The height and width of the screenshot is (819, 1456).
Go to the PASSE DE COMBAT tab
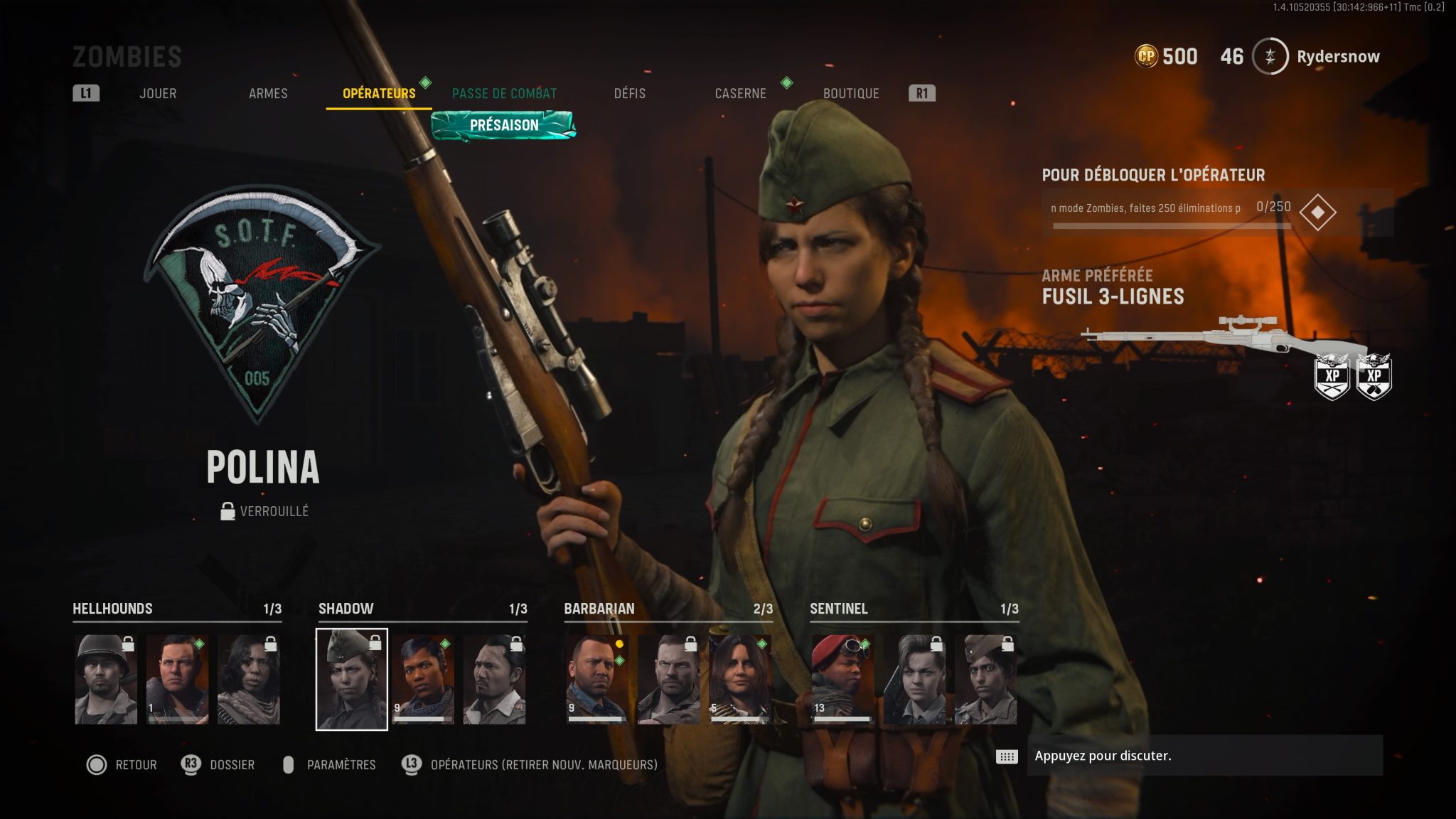point(504,93)
